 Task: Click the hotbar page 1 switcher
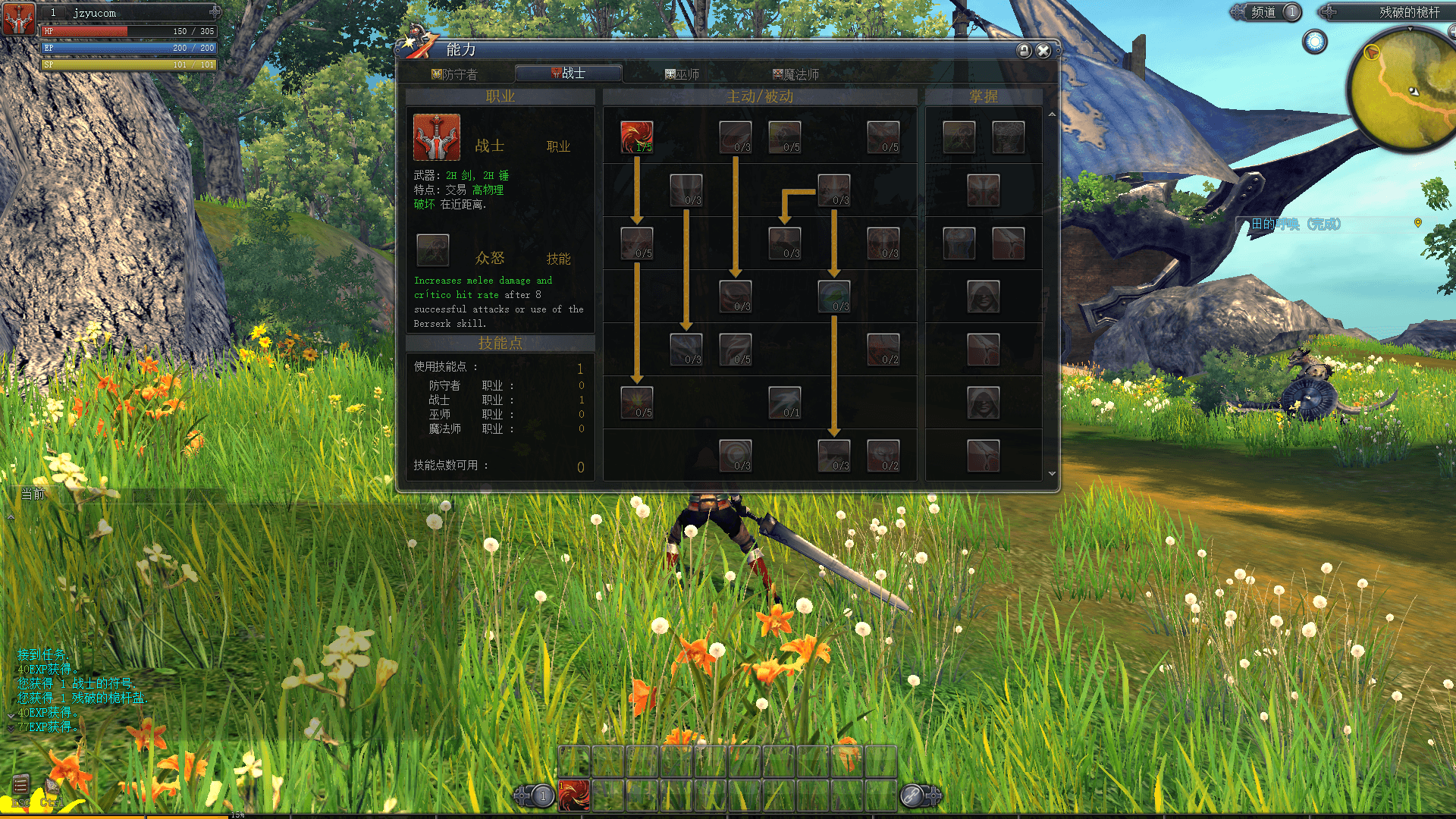542,796
